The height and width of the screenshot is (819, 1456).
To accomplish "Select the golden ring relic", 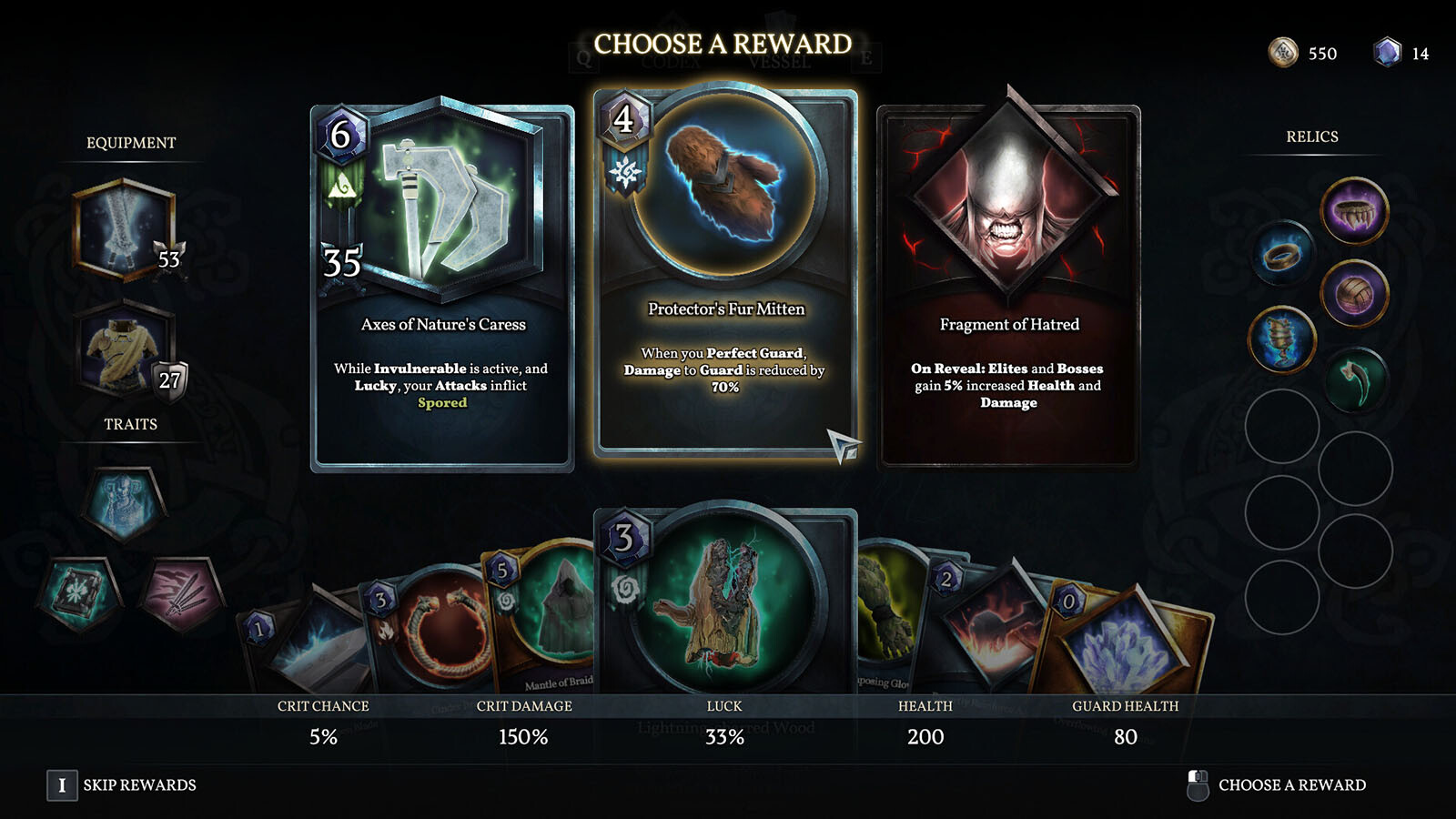I will [x=1282, y=255].
